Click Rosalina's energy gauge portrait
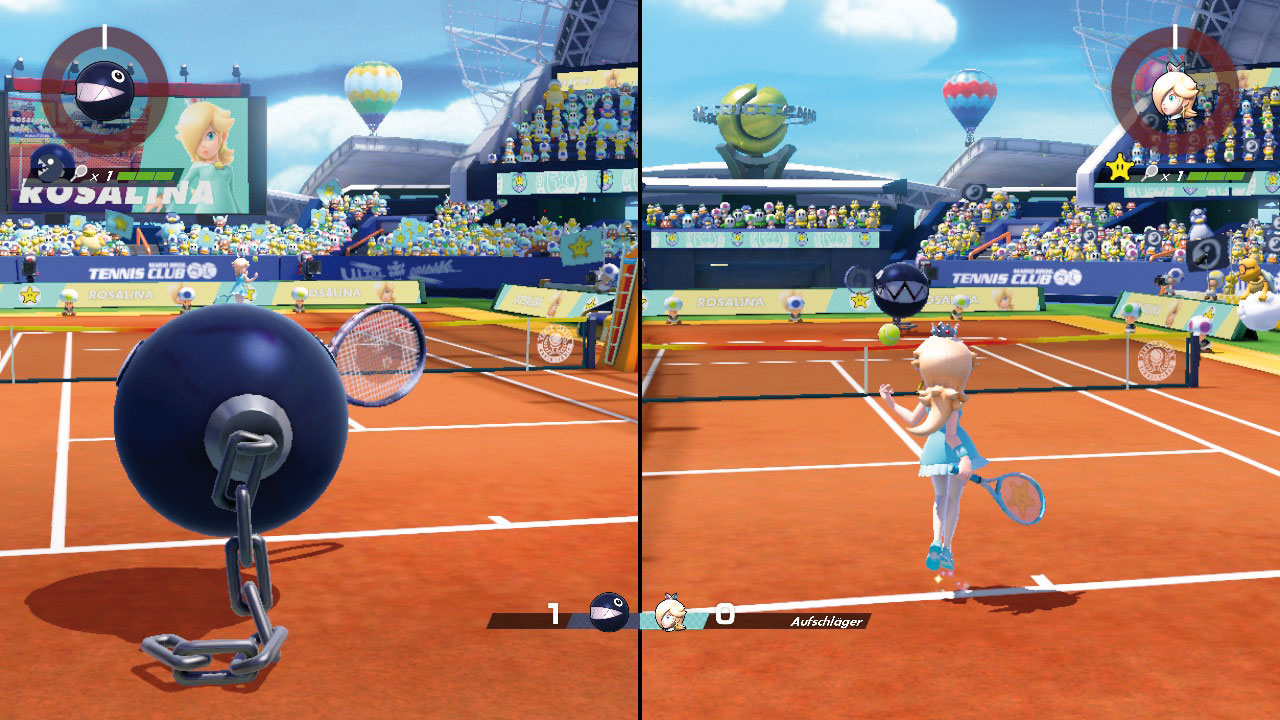Screen dimensions: 1280x720 pos(1173,91)
